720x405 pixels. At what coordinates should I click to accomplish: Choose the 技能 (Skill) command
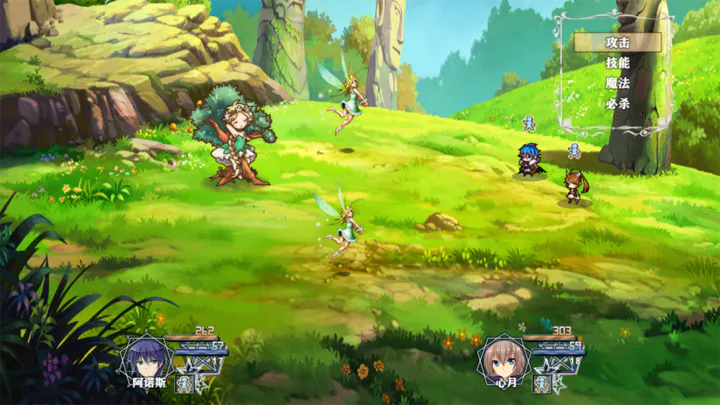[618, 63]
